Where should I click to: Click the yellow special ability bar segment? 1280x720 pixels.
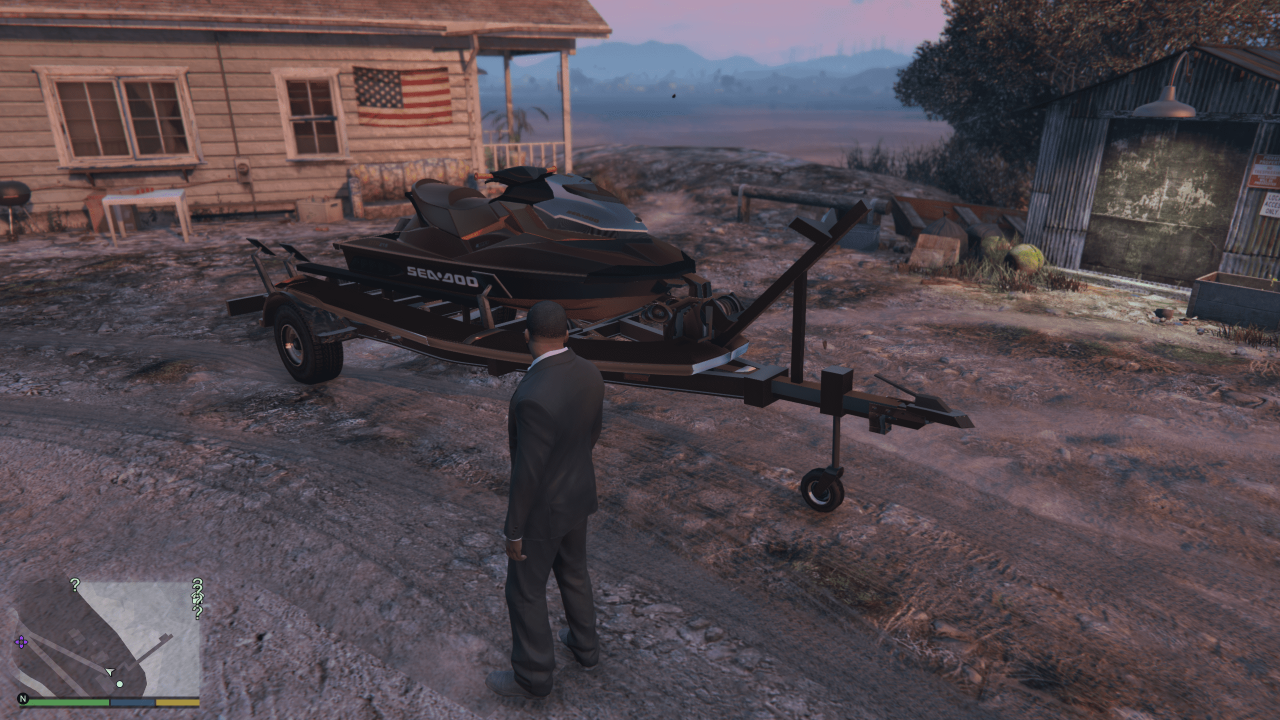(x=177, y=702)
